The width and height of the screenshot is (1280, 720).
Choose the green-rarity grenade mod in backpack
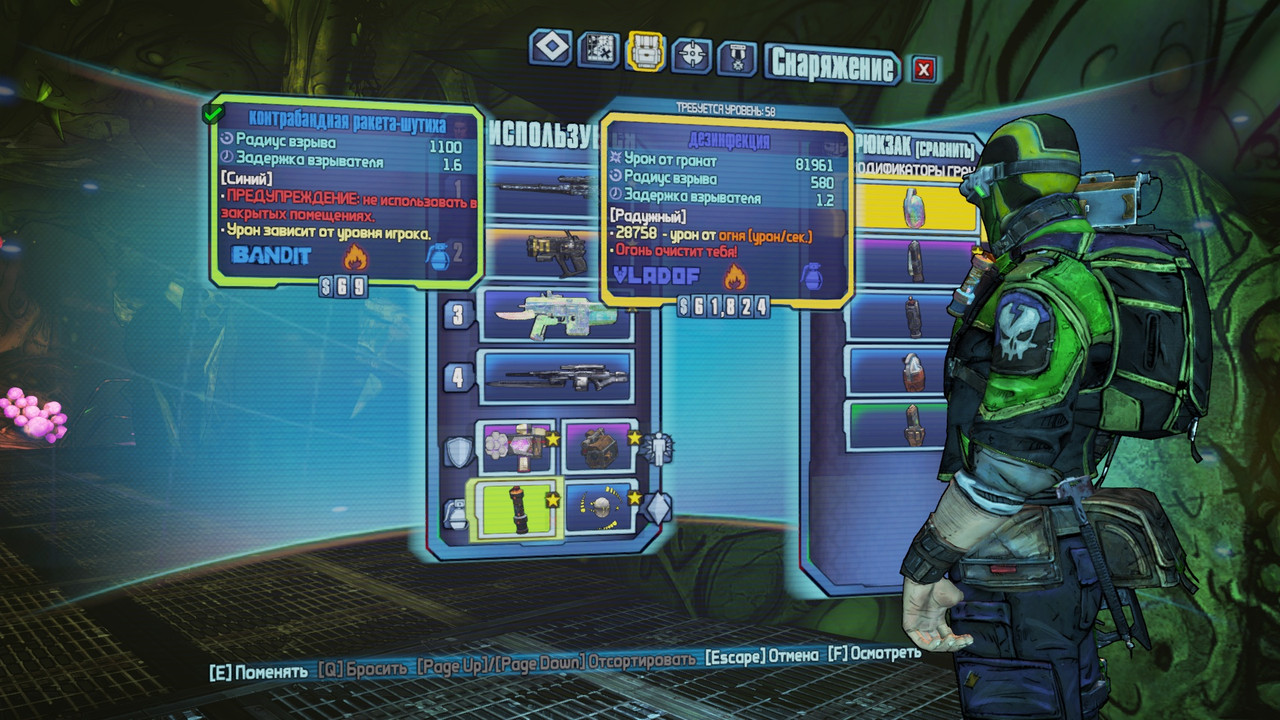pyautogui.click(x=912, y=423)
